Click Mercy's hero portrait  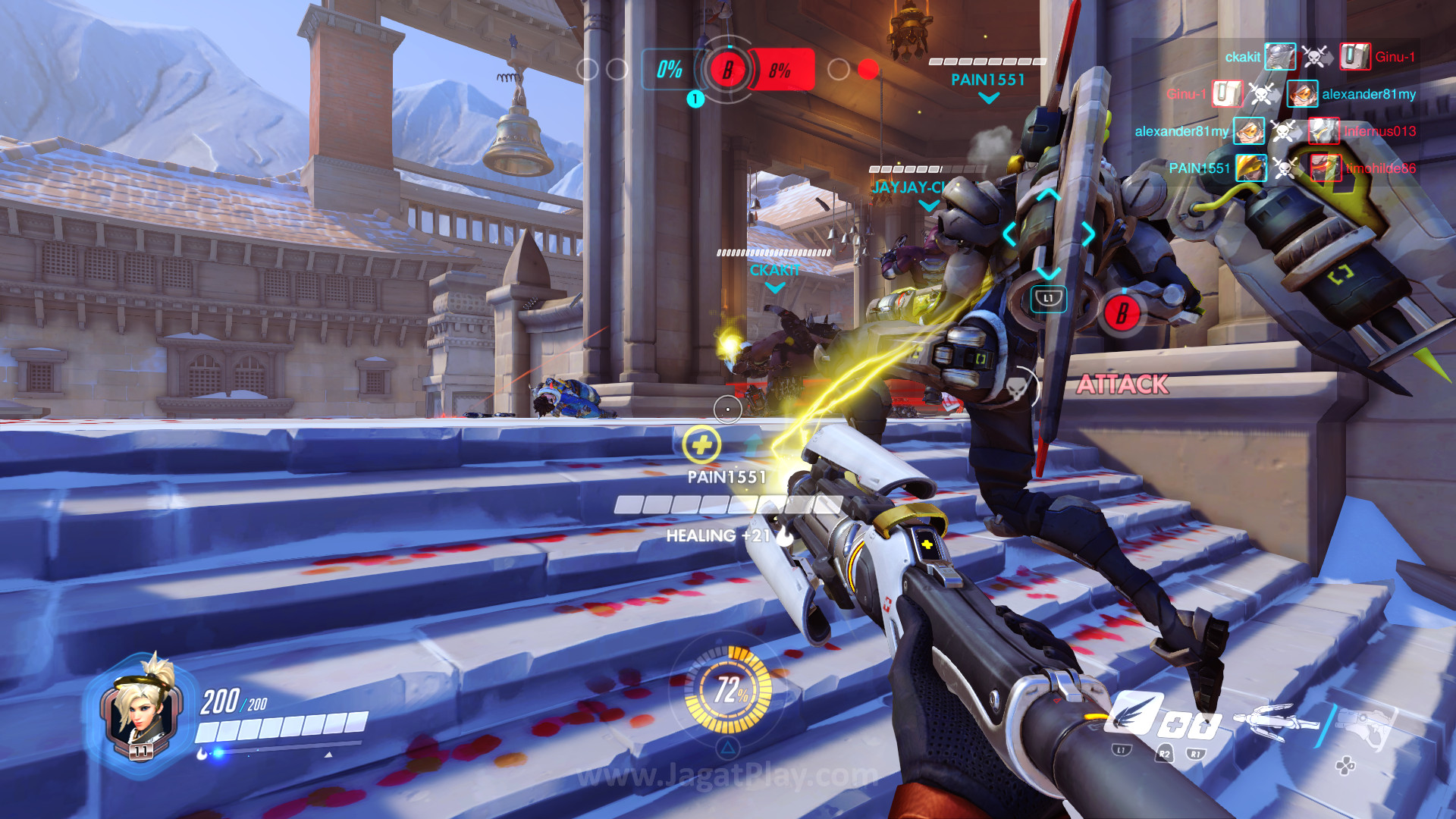tap(140, 708)
